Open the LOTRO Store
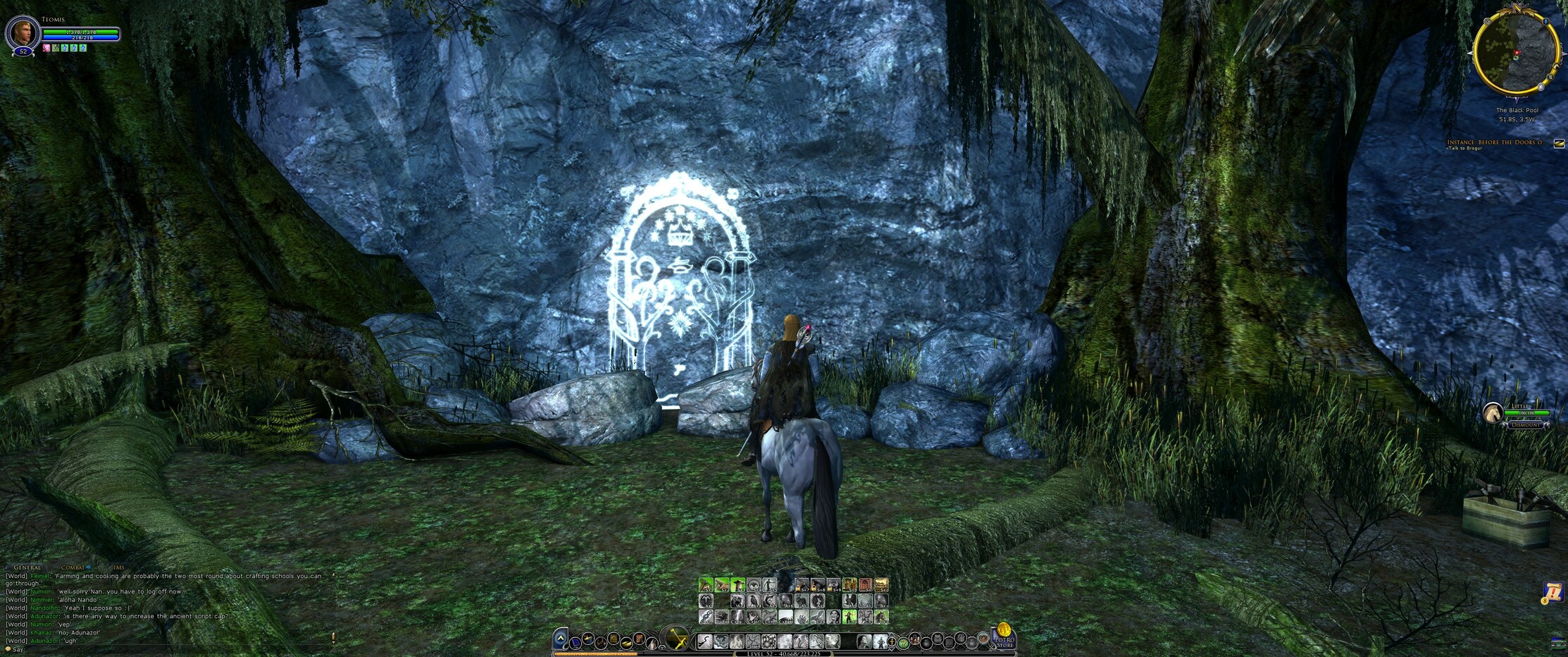 [1003, 639]
